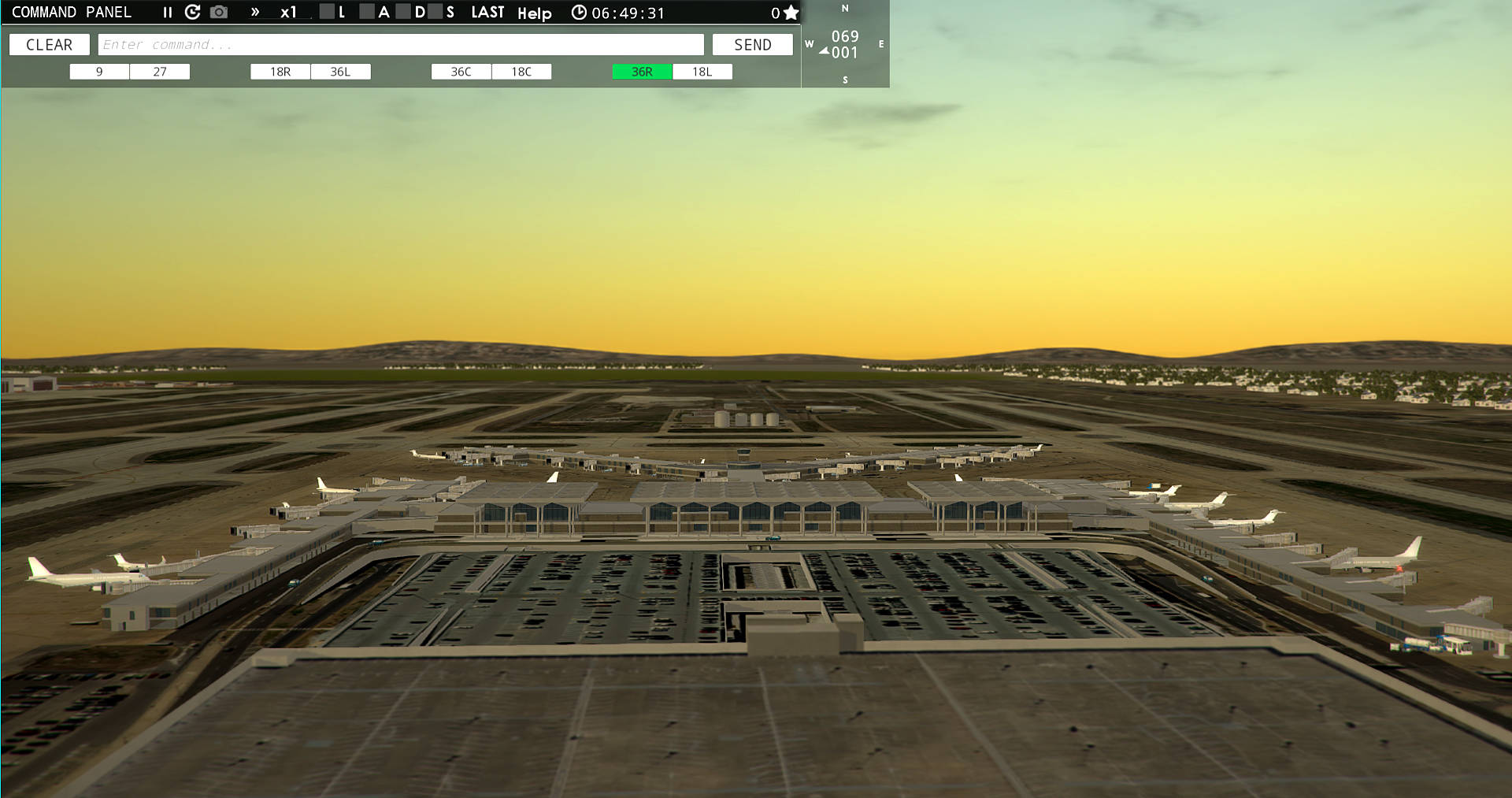Select runway 36C
This screenshot has width=1512, height=798.
461,71
